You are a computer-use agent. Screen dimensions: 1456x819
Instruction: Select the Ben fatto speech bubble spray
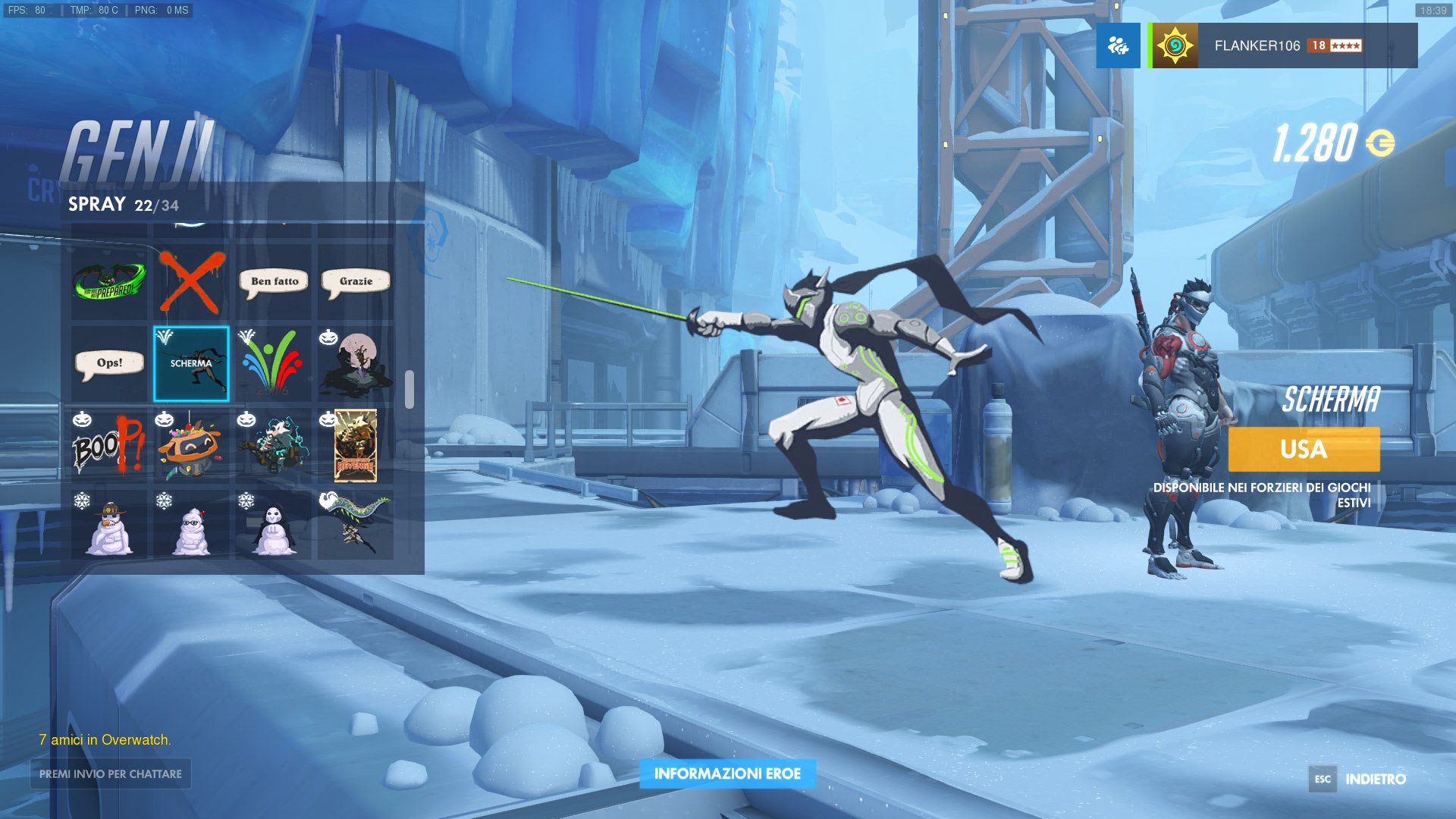274,282
